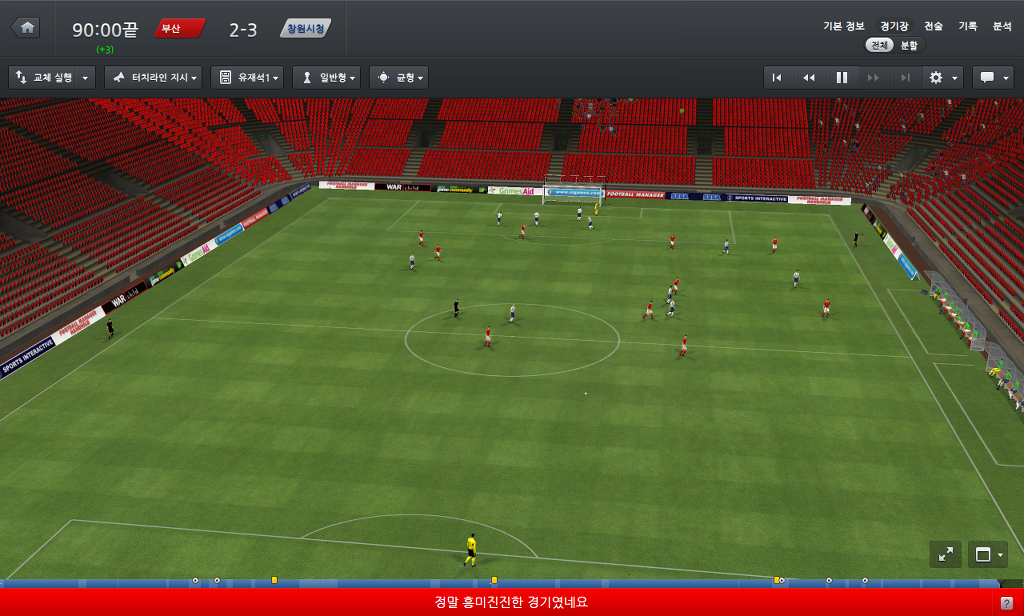Image resolution: width=1024 pixels, height=616 pixels.
Task: Select the 경기장 pitch tab
Action: (x=894, y=27)
